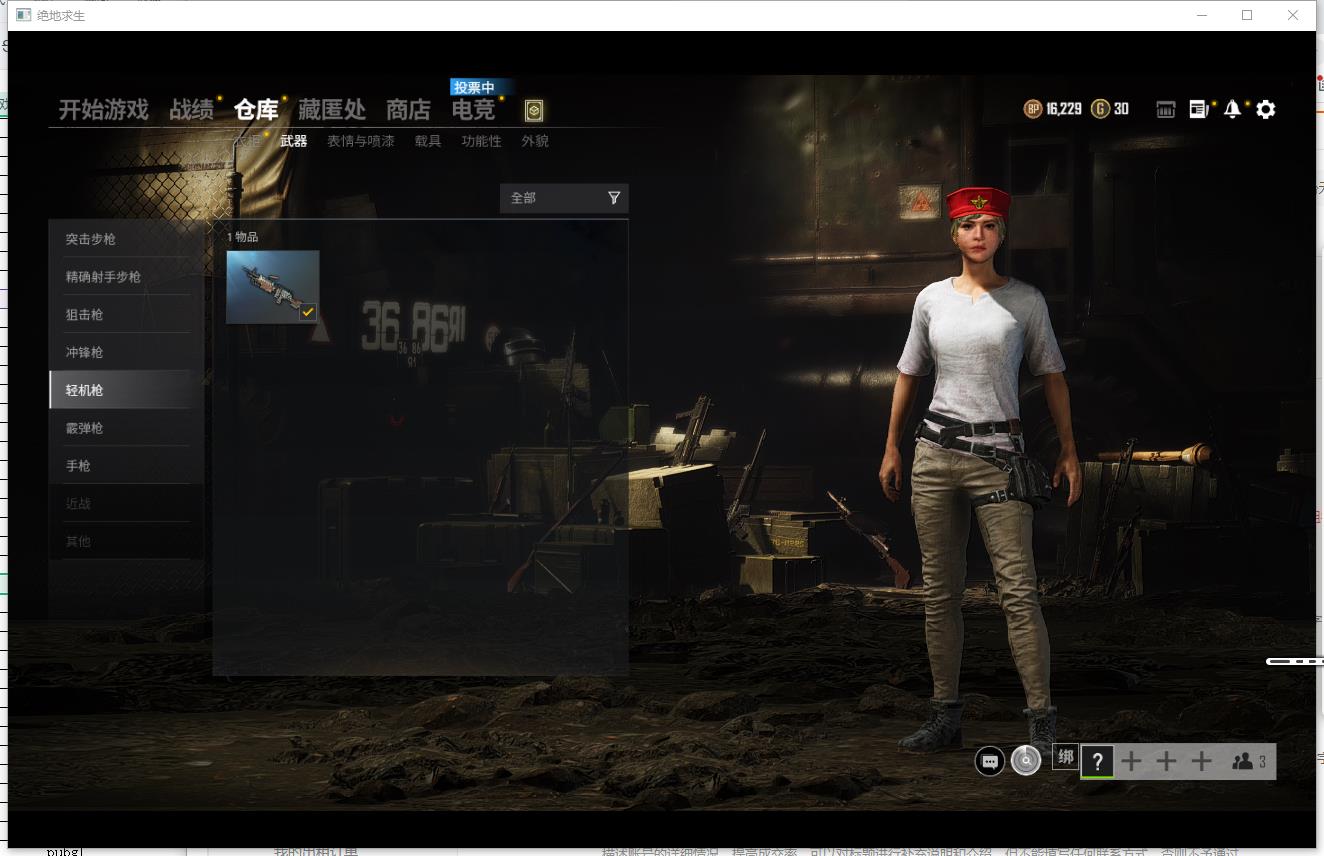This screenshot has height=856, width=1324.
Task: Open the notifications bell icon
Action: pos(1232,109)
